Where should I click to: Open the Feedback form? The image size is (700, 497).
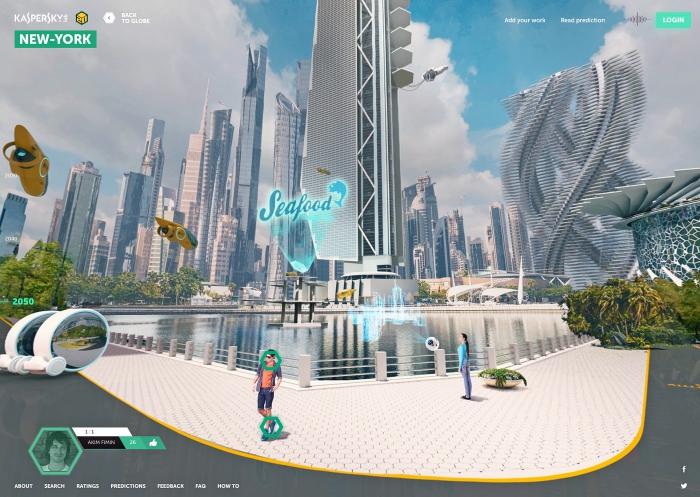pyautogui.click(x=170, y=486)
